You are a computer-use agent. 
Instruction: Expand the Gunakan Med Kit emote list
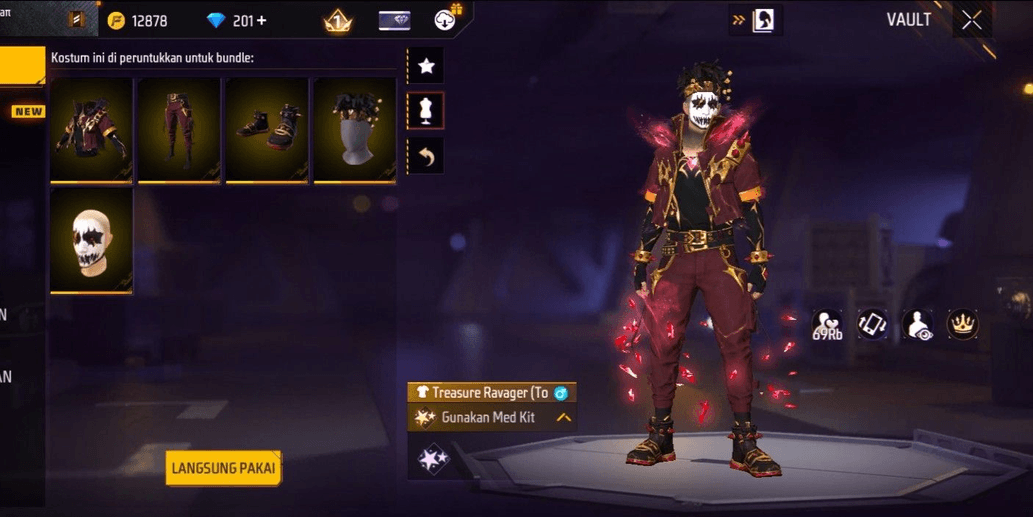click(x=564, y=417)
